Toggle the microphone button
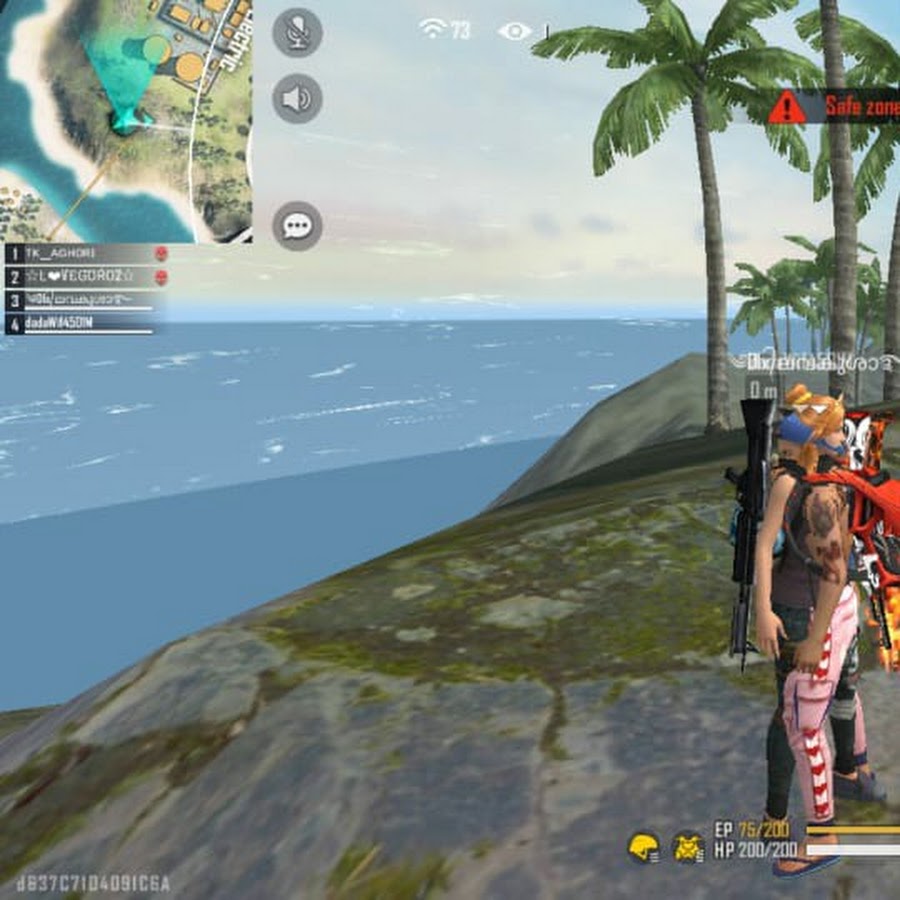The width and height of the screenshot is (900, 900). (297, 33)
